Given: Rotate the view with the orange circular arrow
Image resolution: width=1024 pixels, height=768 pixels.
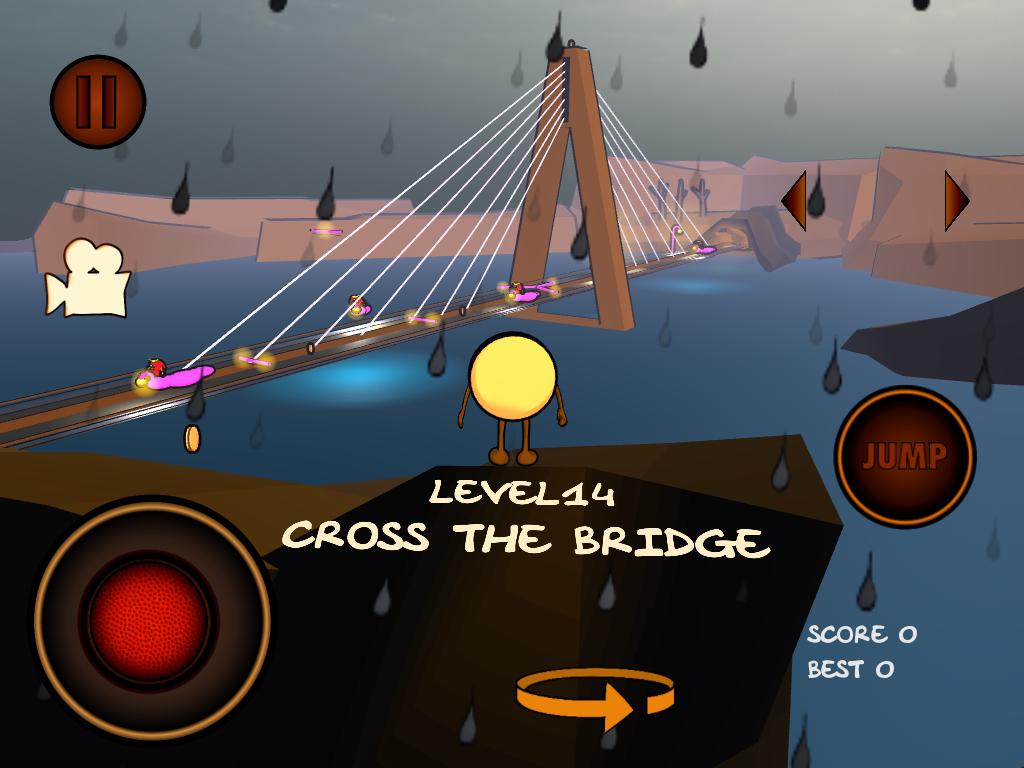Looking at the screenshot, I should (x=595, y=699).
